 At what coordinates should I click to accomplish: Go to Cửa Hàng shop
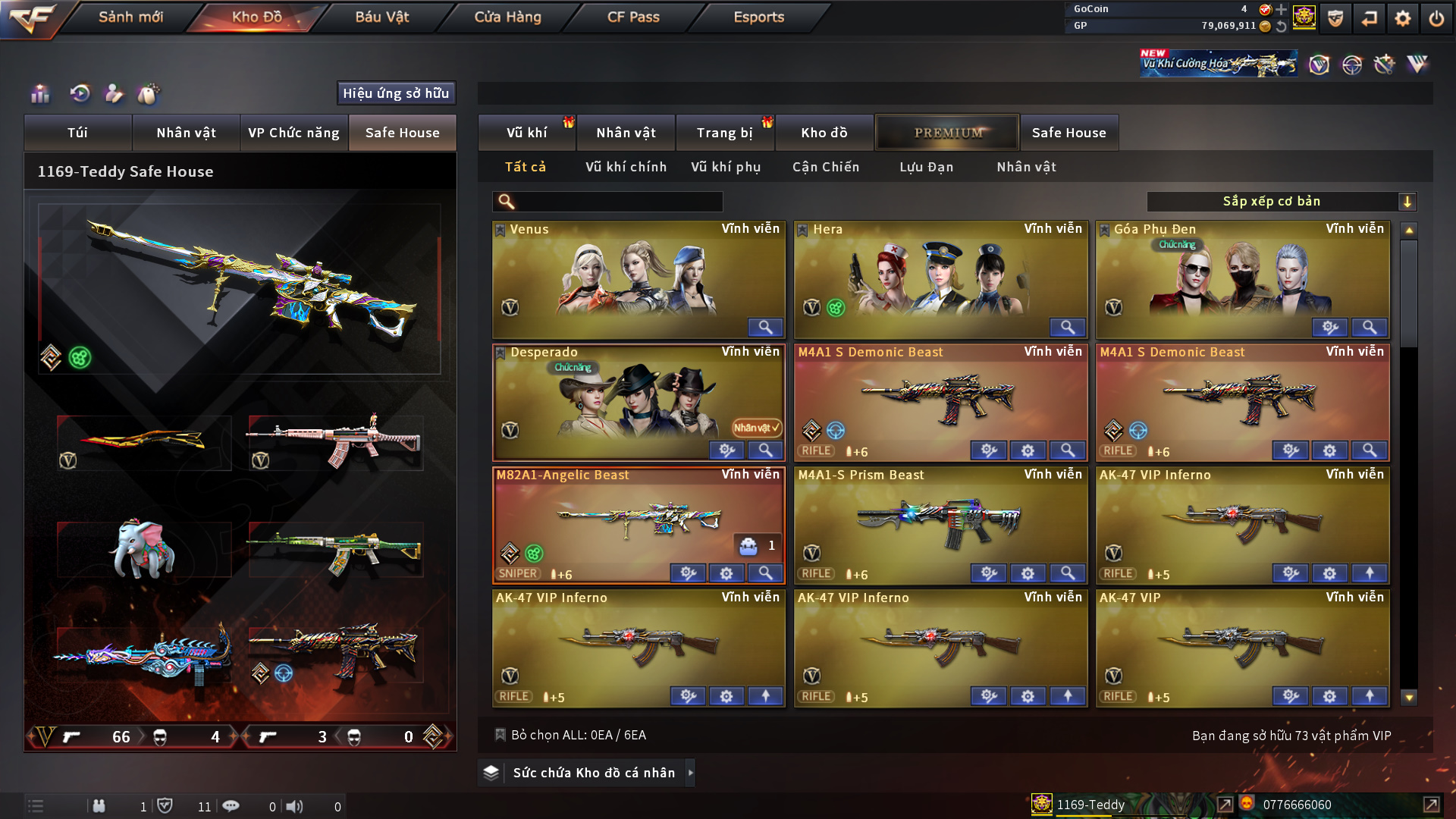coord(507,17)
